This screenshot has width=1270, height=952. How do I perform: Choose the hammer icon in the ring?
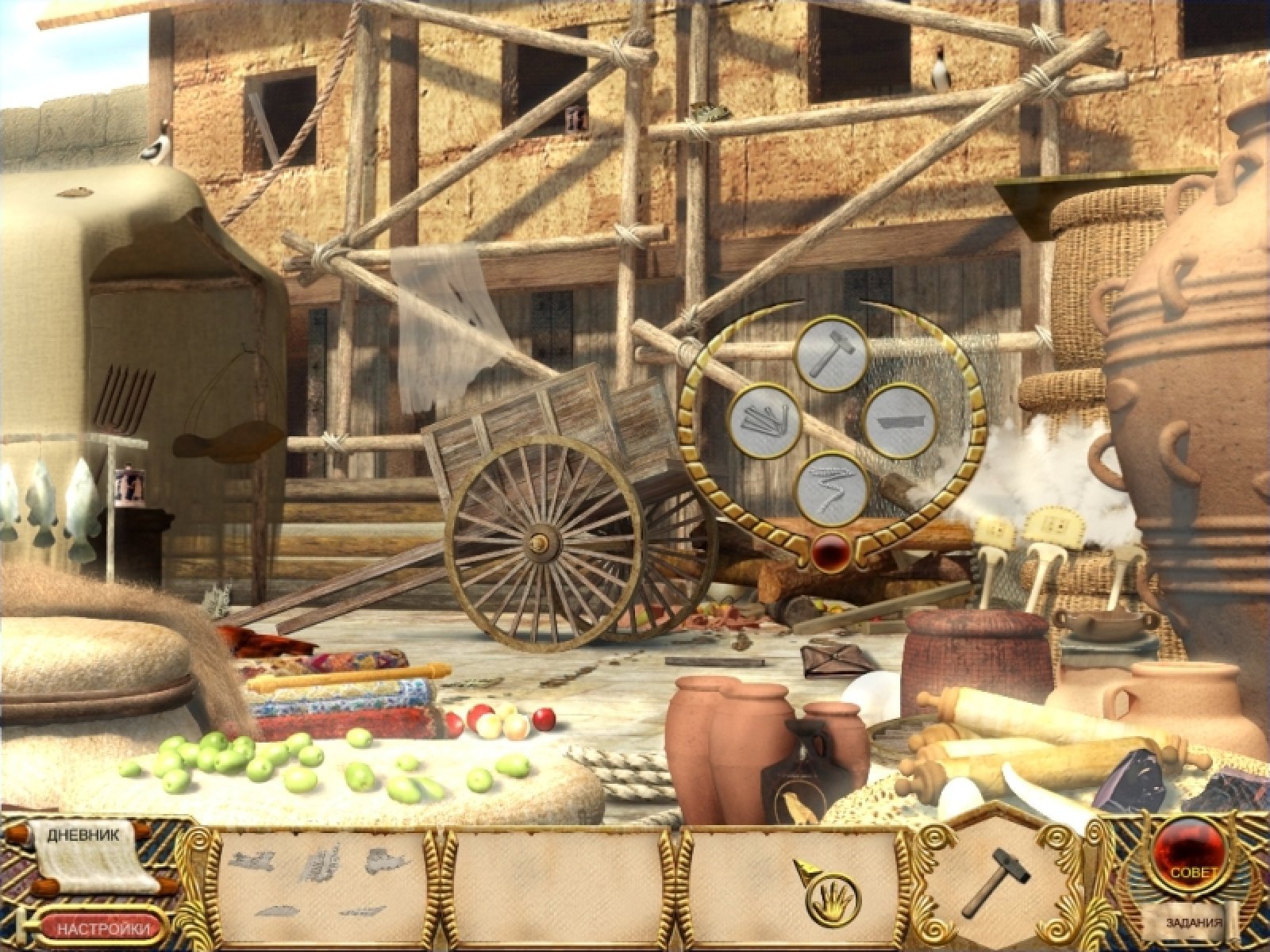831,354
